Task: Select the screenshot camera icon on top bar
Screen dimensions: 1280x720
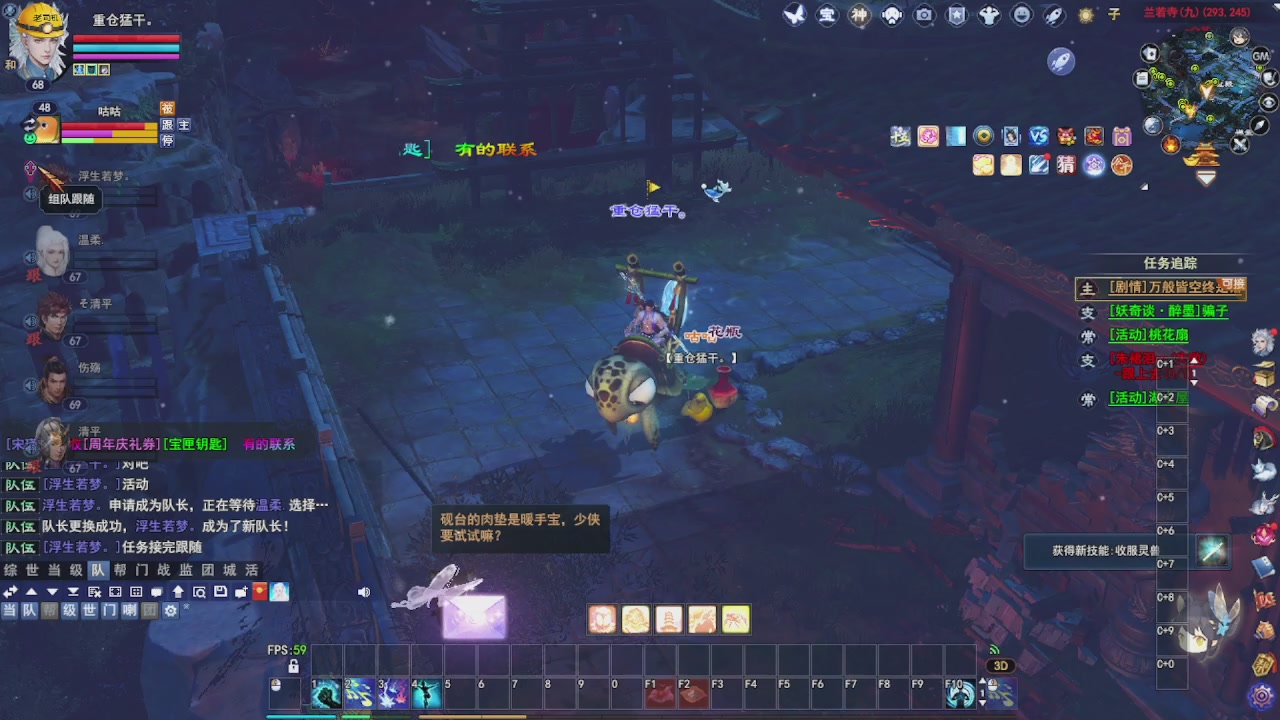Action: click(925, 14)
